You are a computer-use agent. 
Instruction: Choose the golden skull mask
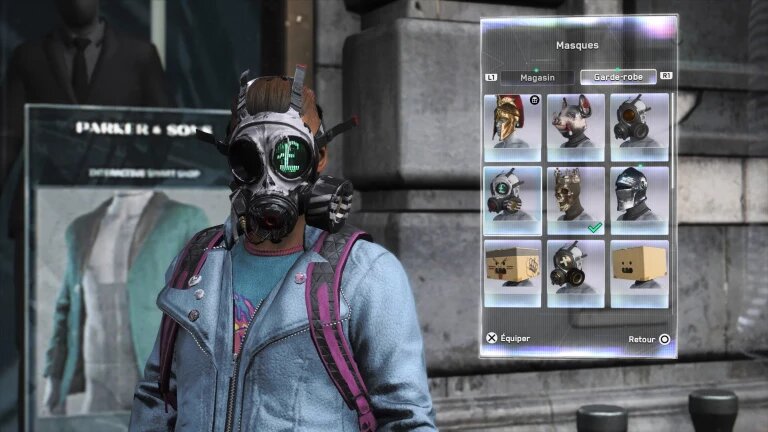pyautogui.click(x=575, y=199)
